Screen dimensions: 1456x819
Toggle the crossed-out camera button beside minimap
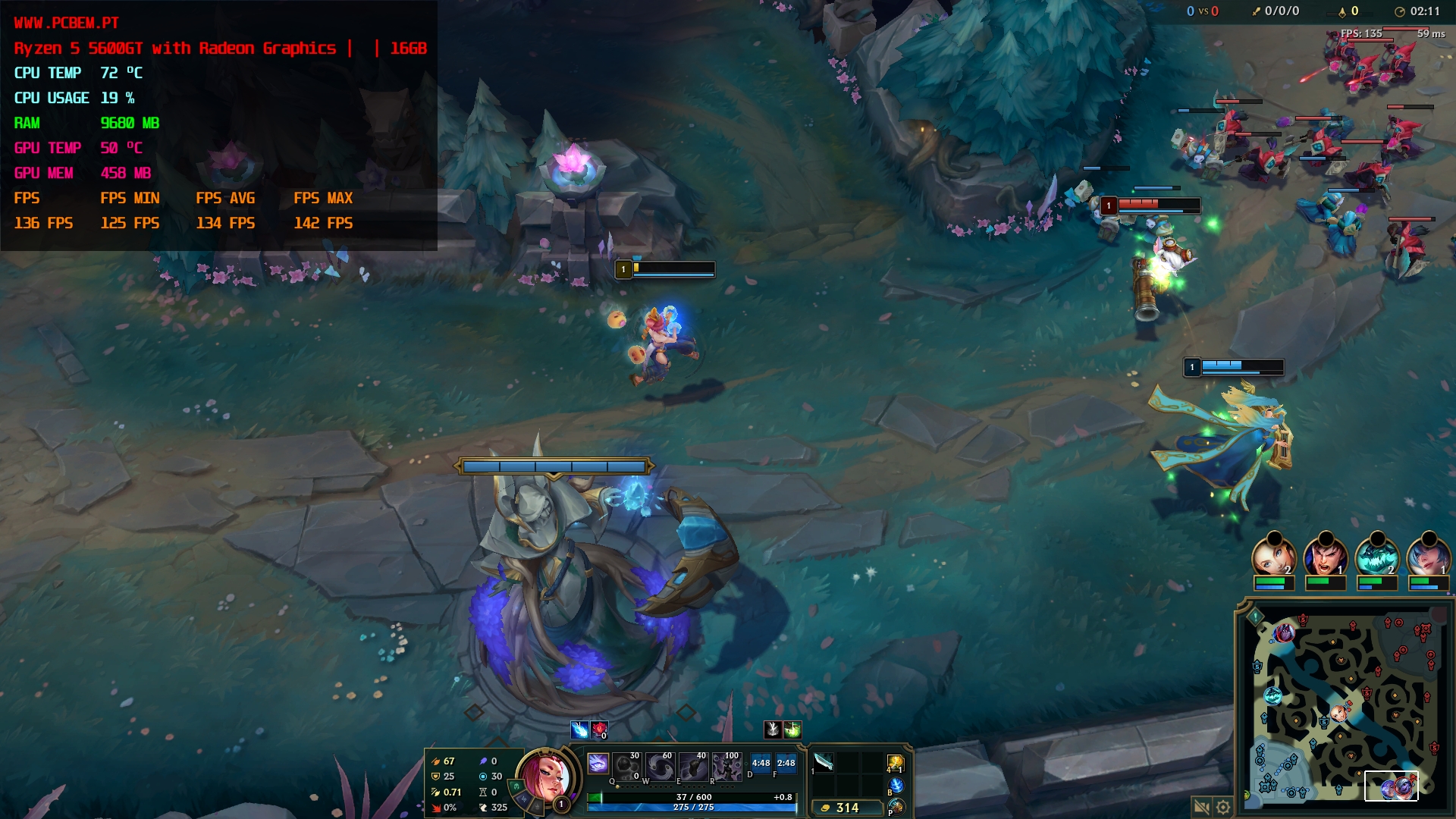tap(1201, 807)
